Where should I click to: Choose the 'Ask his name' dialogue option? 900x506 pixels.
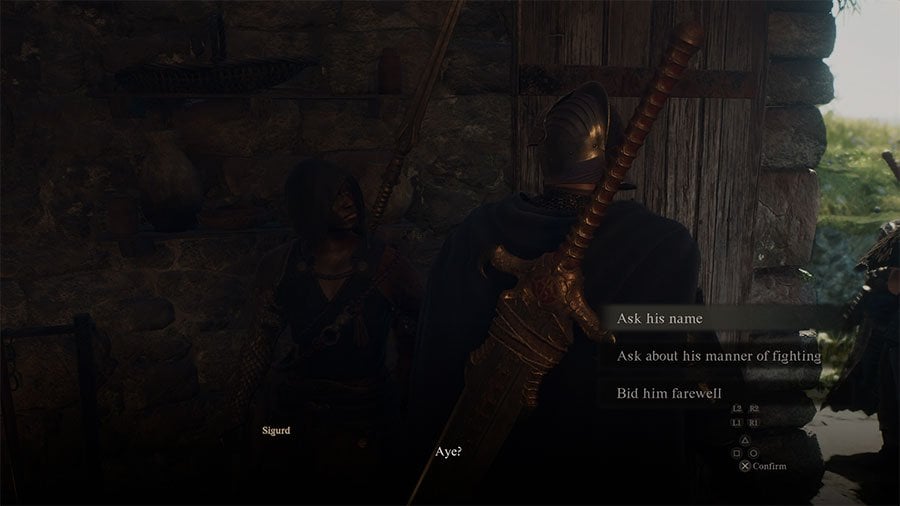(660, 319)
